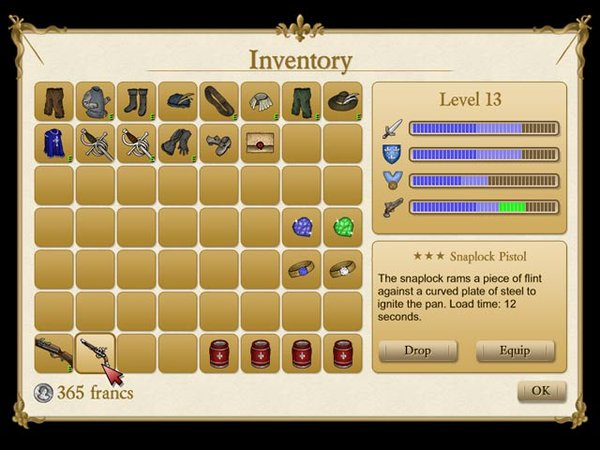The width and height of the screenshot is (600, 450).
Task: Choose the pair of boots
Action: pos(136,102)
